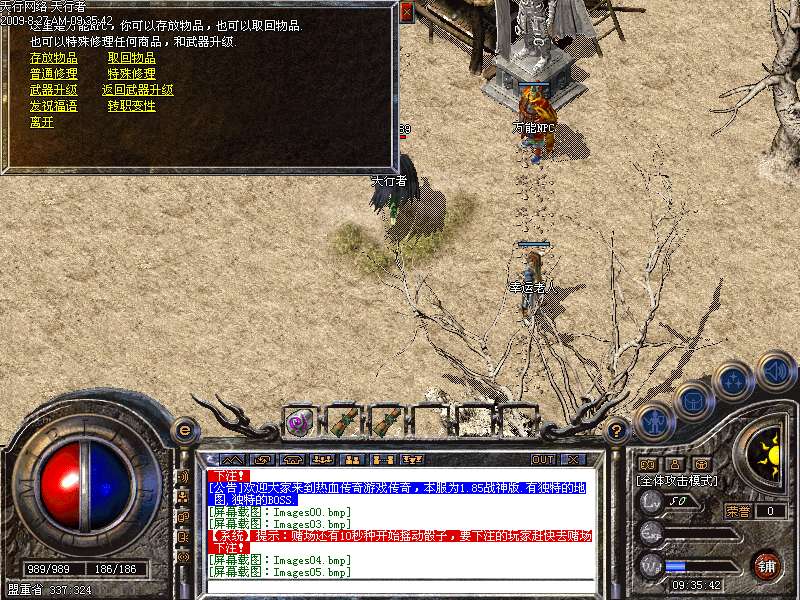Choose the 普通修理 normal repair option
This screenshot has height=600, width=800.
pos(54,74)
